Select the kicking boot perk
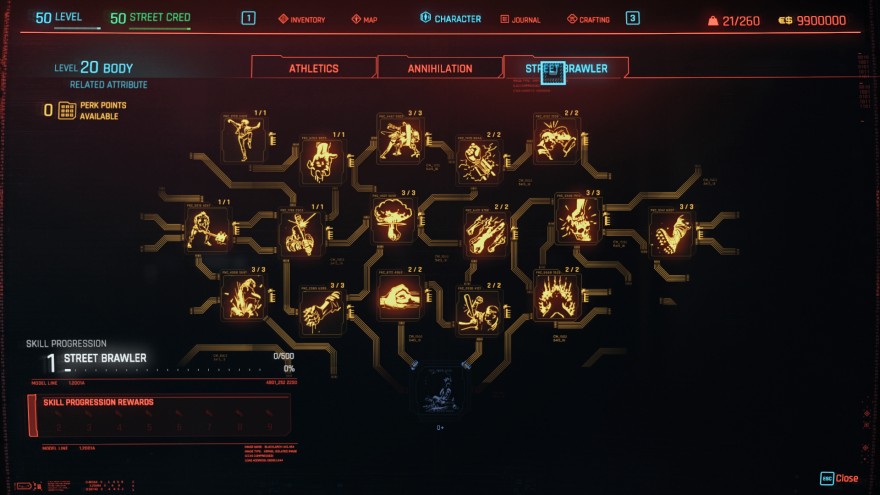880x495 pixels. (x=671, y=233)
